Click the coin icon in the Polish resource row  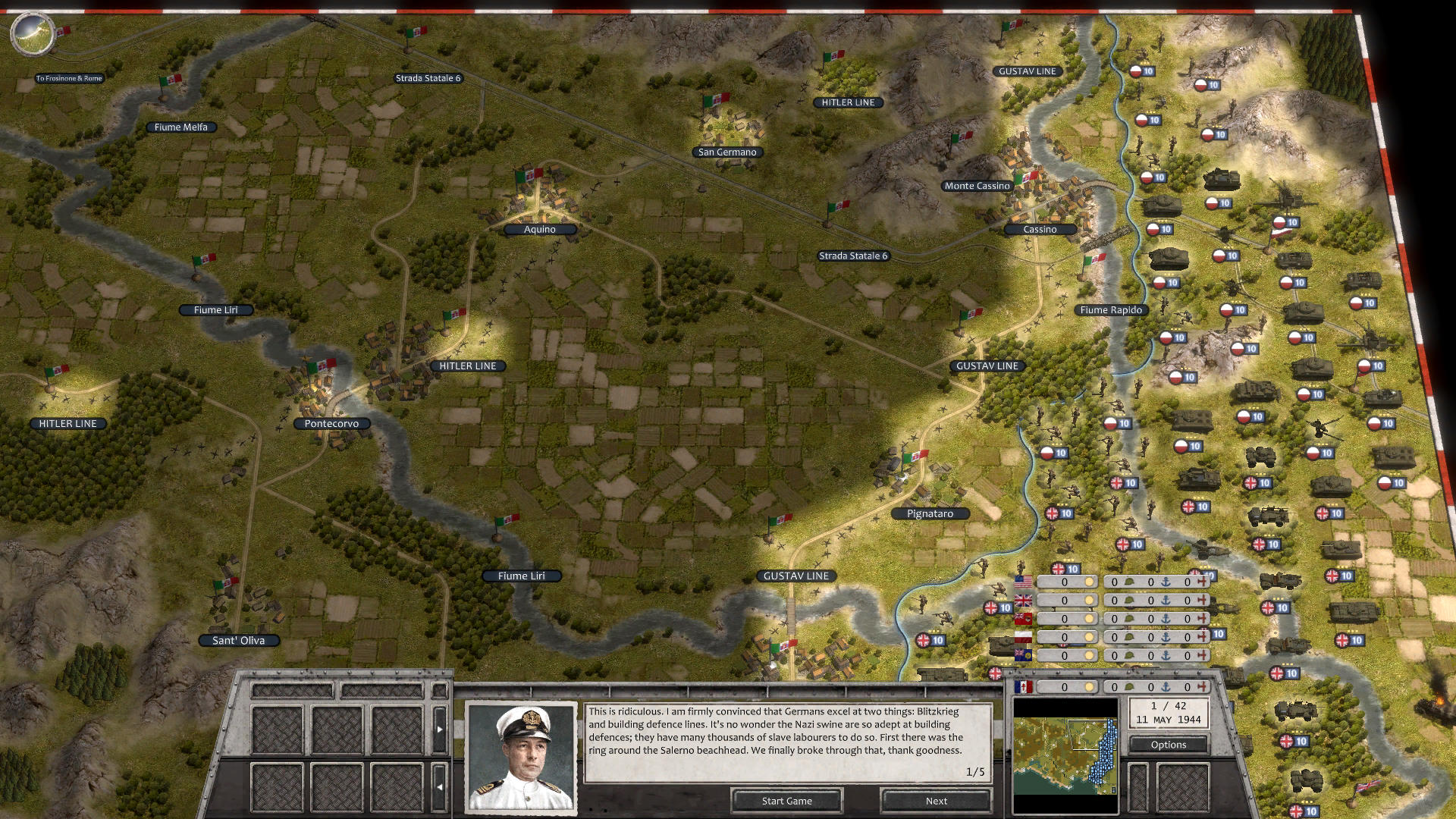tap(1090, 636)
